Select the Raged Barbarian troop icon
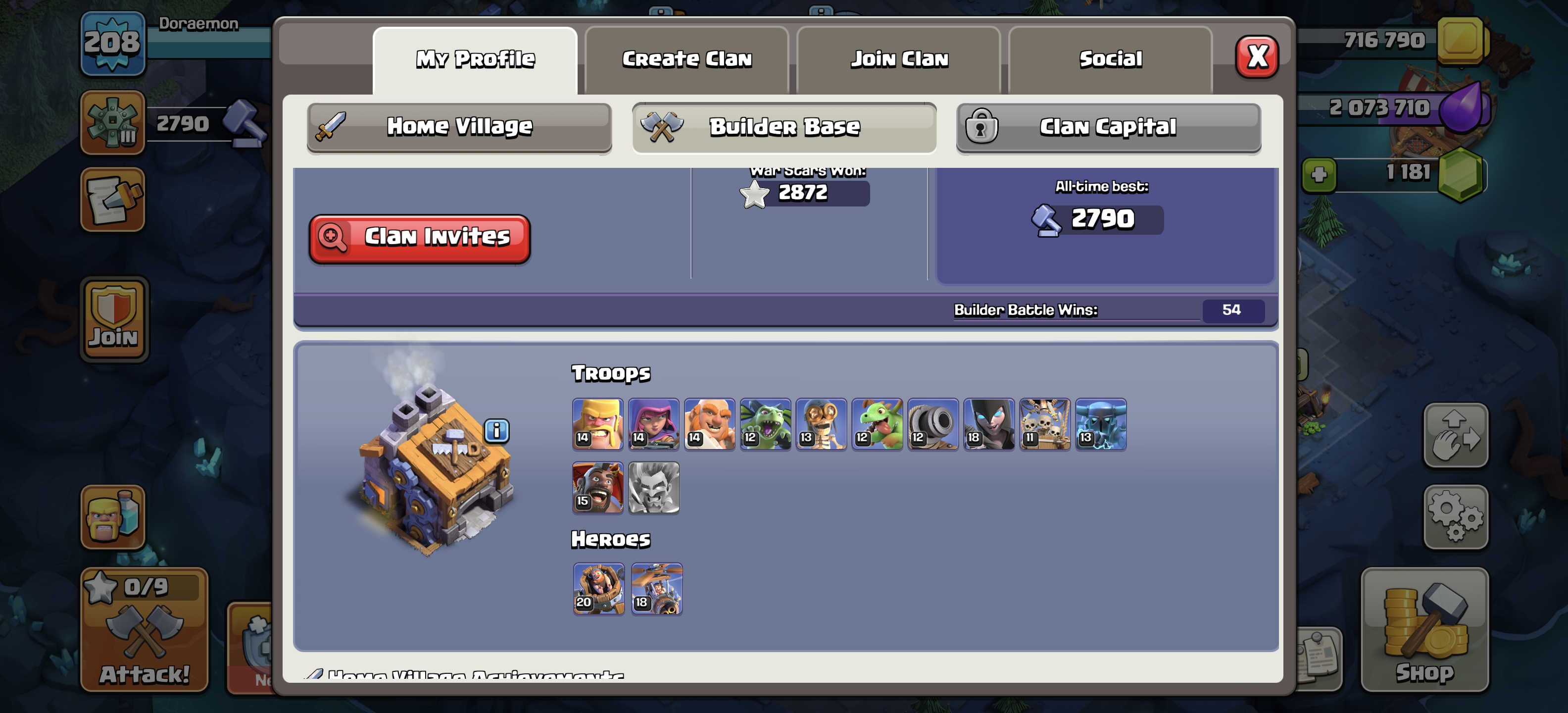The width and height of the screenshot is (1568, 713). tap(597, 424)
